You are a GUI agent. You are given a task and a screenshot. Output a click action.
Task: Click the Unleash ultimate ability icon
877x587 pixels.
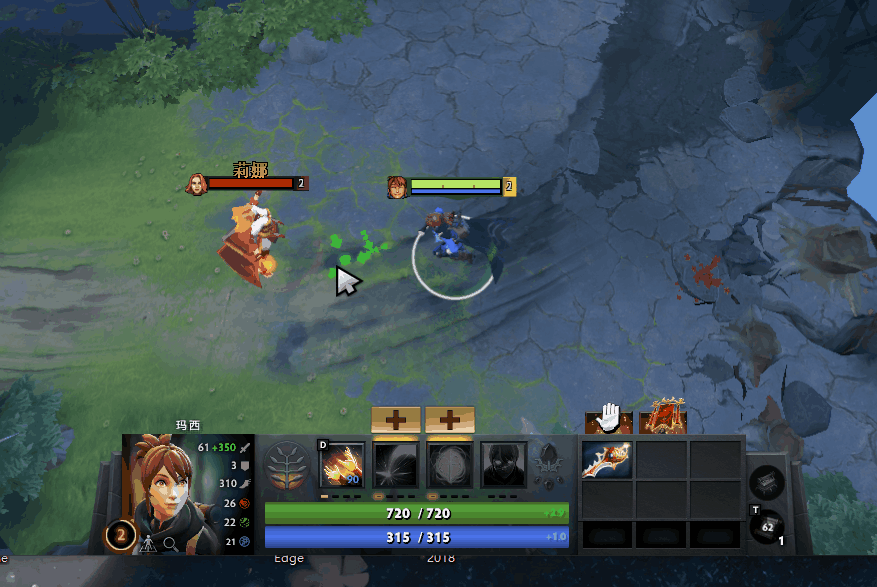click(x=504, y=465)
